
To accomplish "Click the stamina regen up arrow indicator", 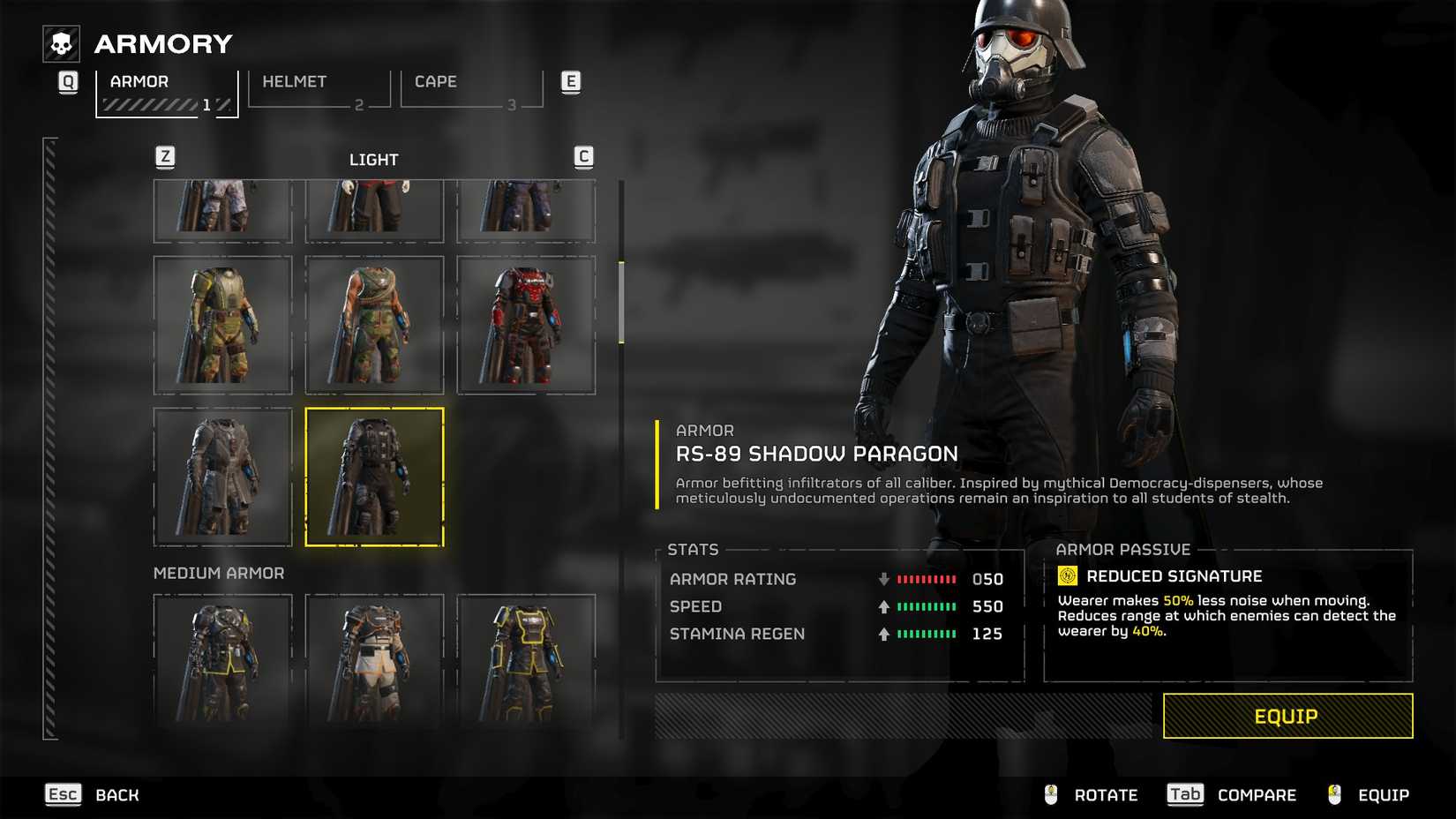I will point(882,634).
